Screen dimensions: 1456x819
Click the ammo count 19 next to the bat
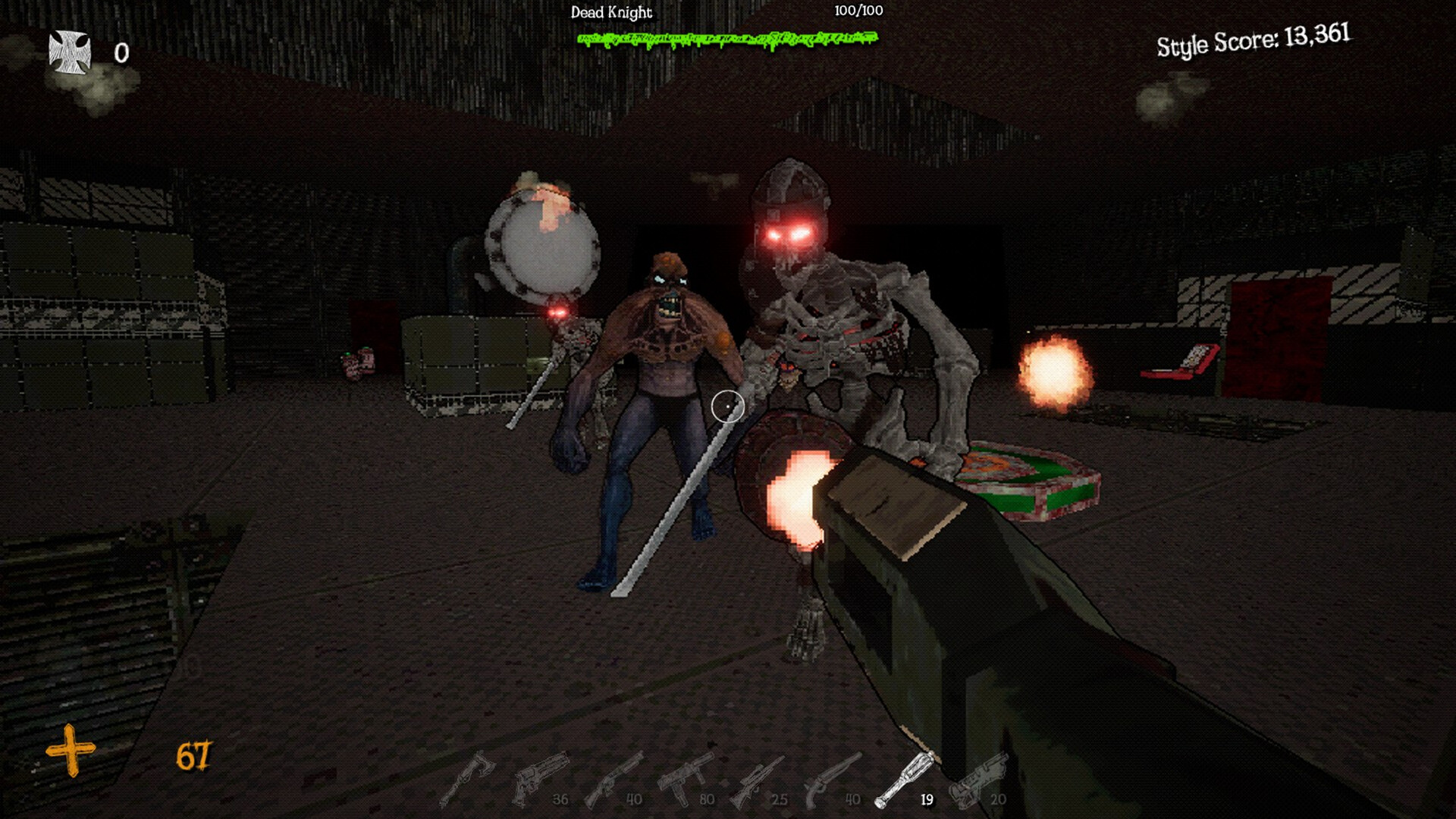tap(927, 799)
